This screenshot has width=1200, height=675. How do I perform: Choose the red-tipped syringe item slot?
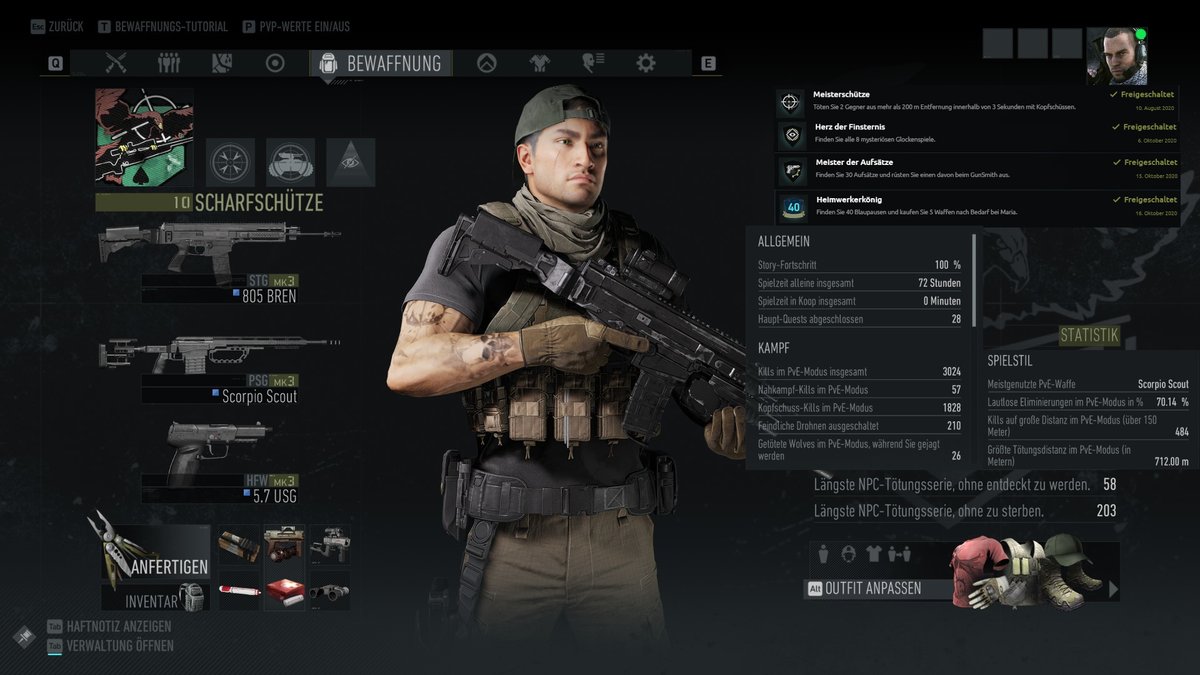240,590
